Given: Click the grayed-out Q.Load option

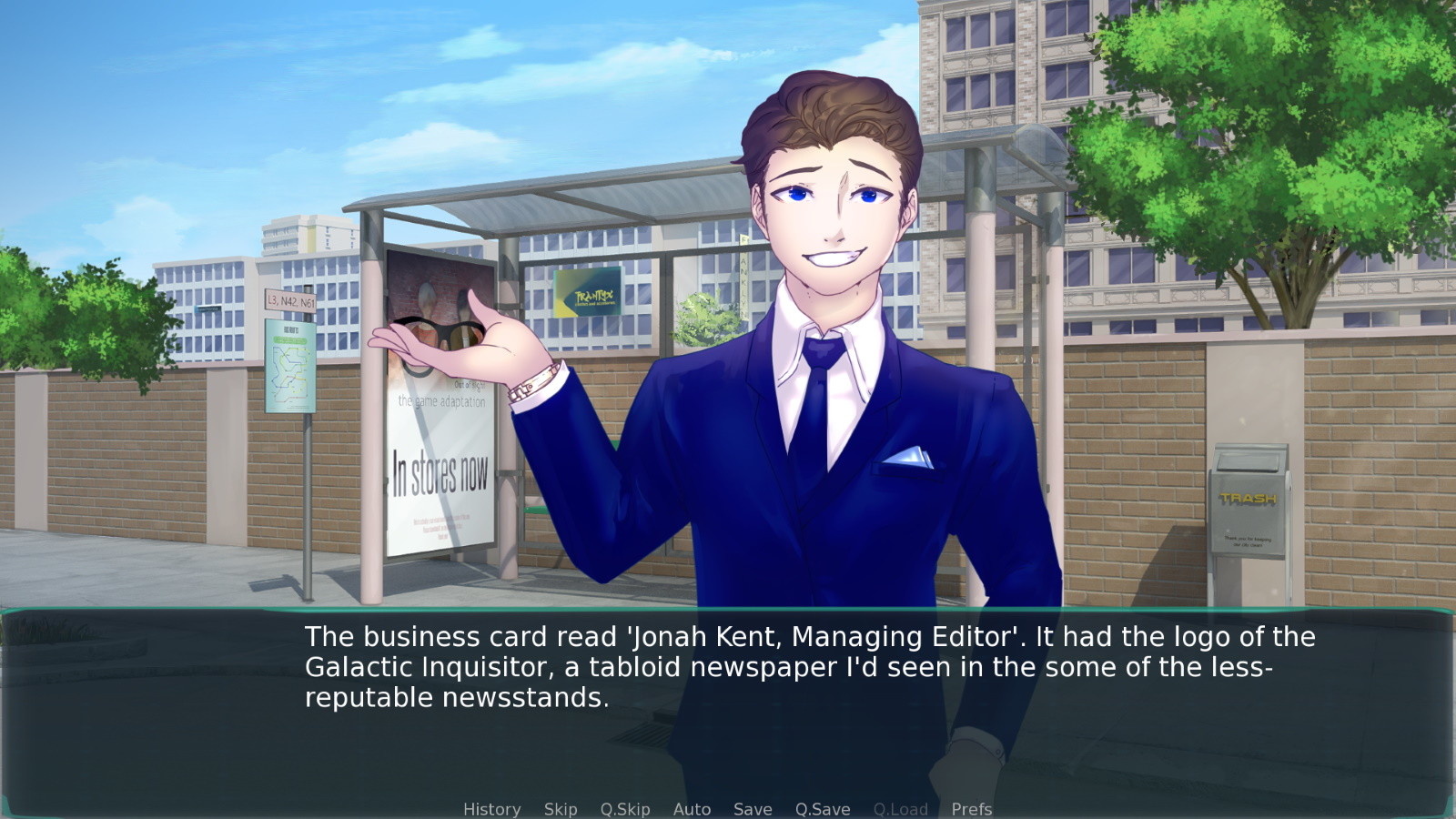Looking at the screenshot, I should pos(900,809).
